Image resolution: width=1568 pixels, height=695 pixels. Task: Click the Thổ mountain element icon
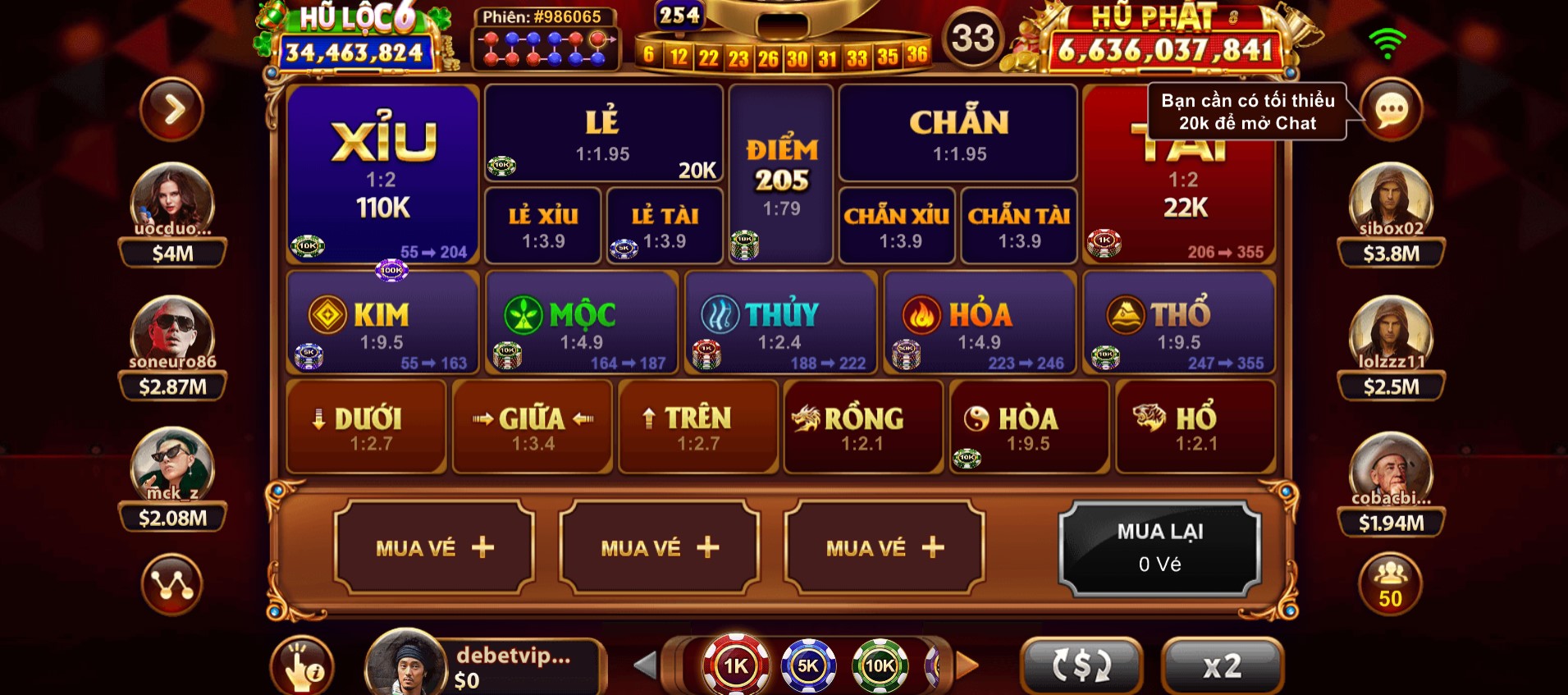(x=1125, y=312)
